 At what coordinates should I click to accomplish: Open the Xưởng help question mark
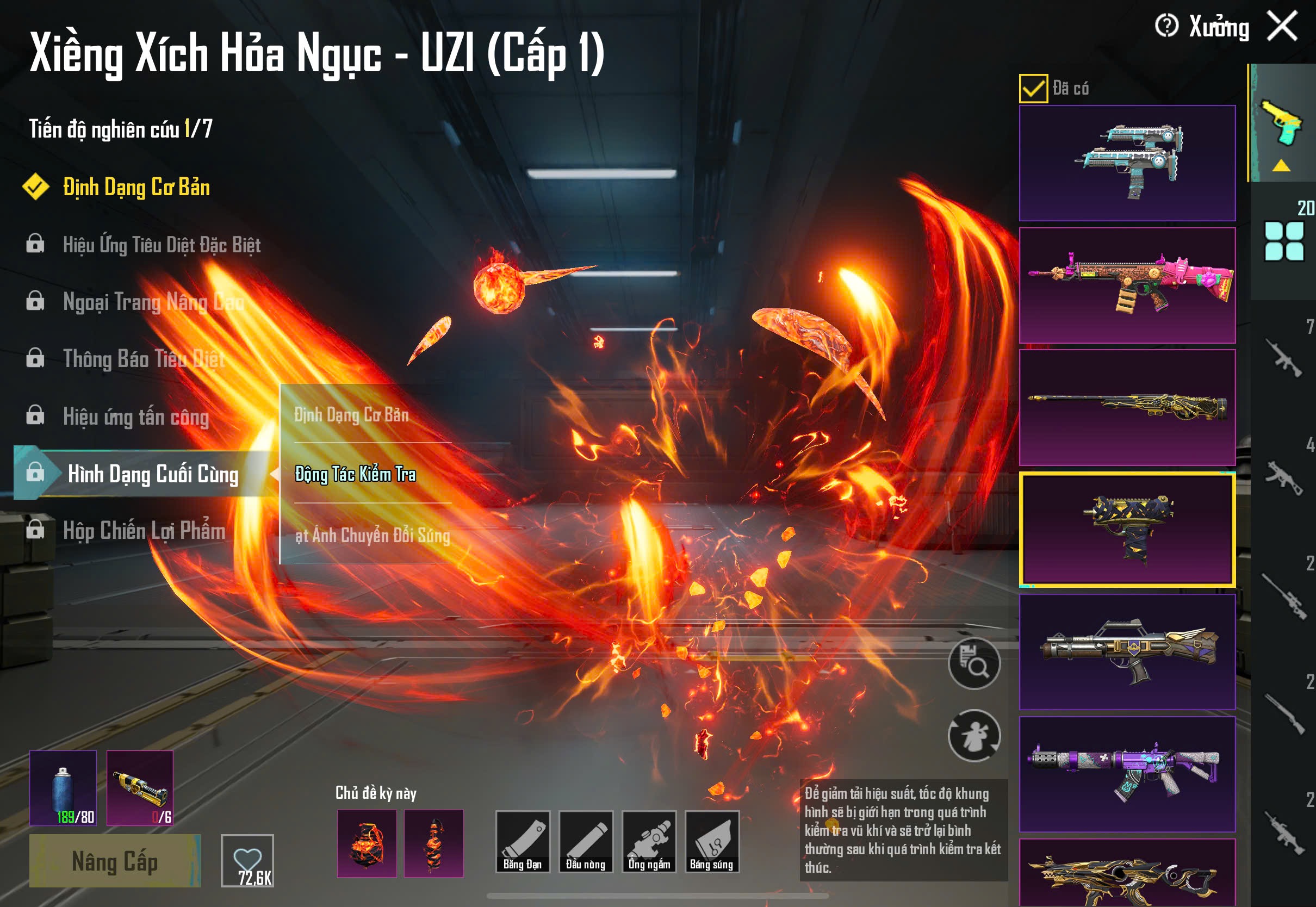1166,26
